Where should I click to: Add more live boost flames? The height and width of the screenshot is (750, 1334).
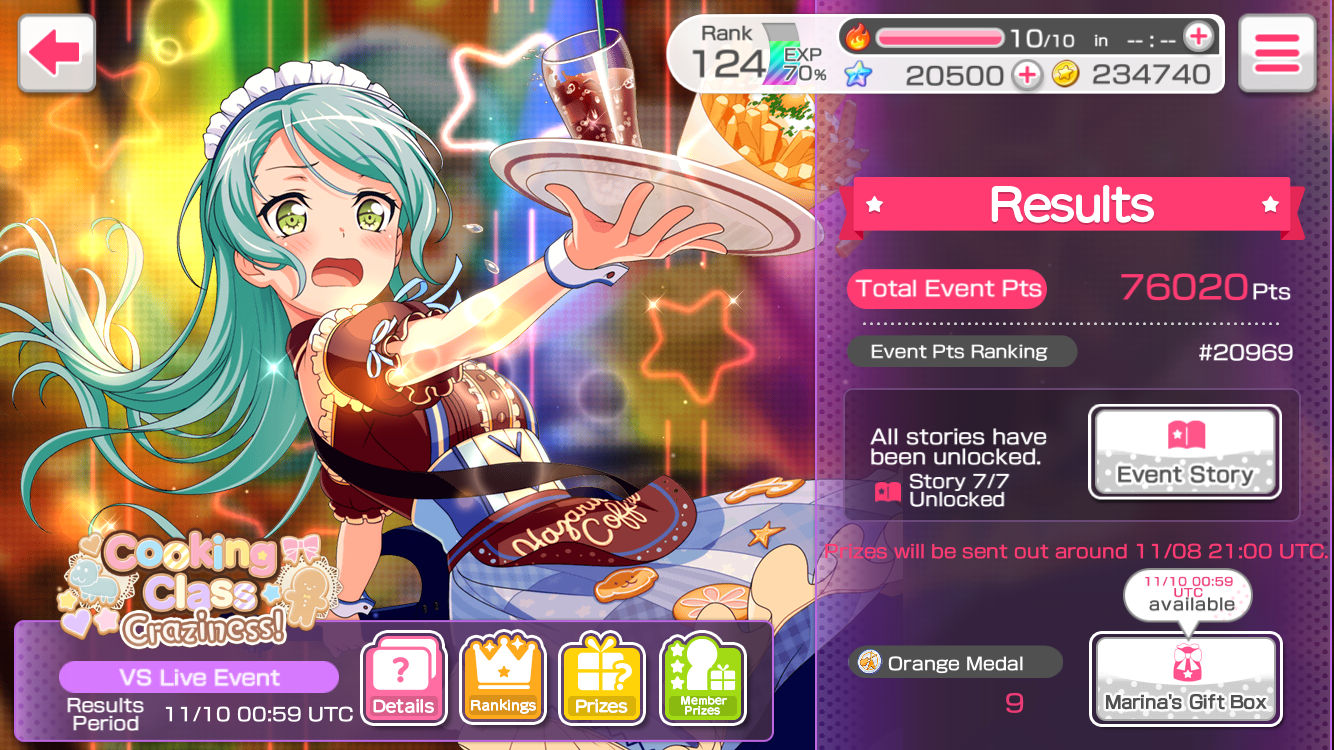pos(1197,38)
